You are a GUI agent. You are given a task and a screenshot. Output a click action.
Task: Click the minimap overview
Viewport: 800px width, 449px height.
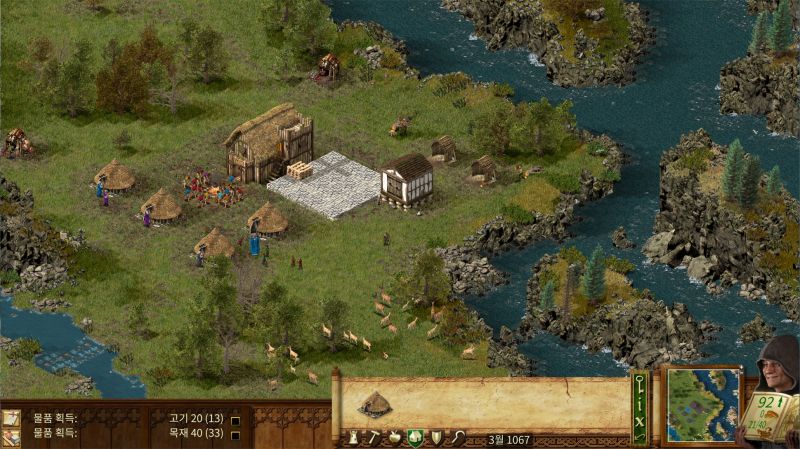coord(702,402)
